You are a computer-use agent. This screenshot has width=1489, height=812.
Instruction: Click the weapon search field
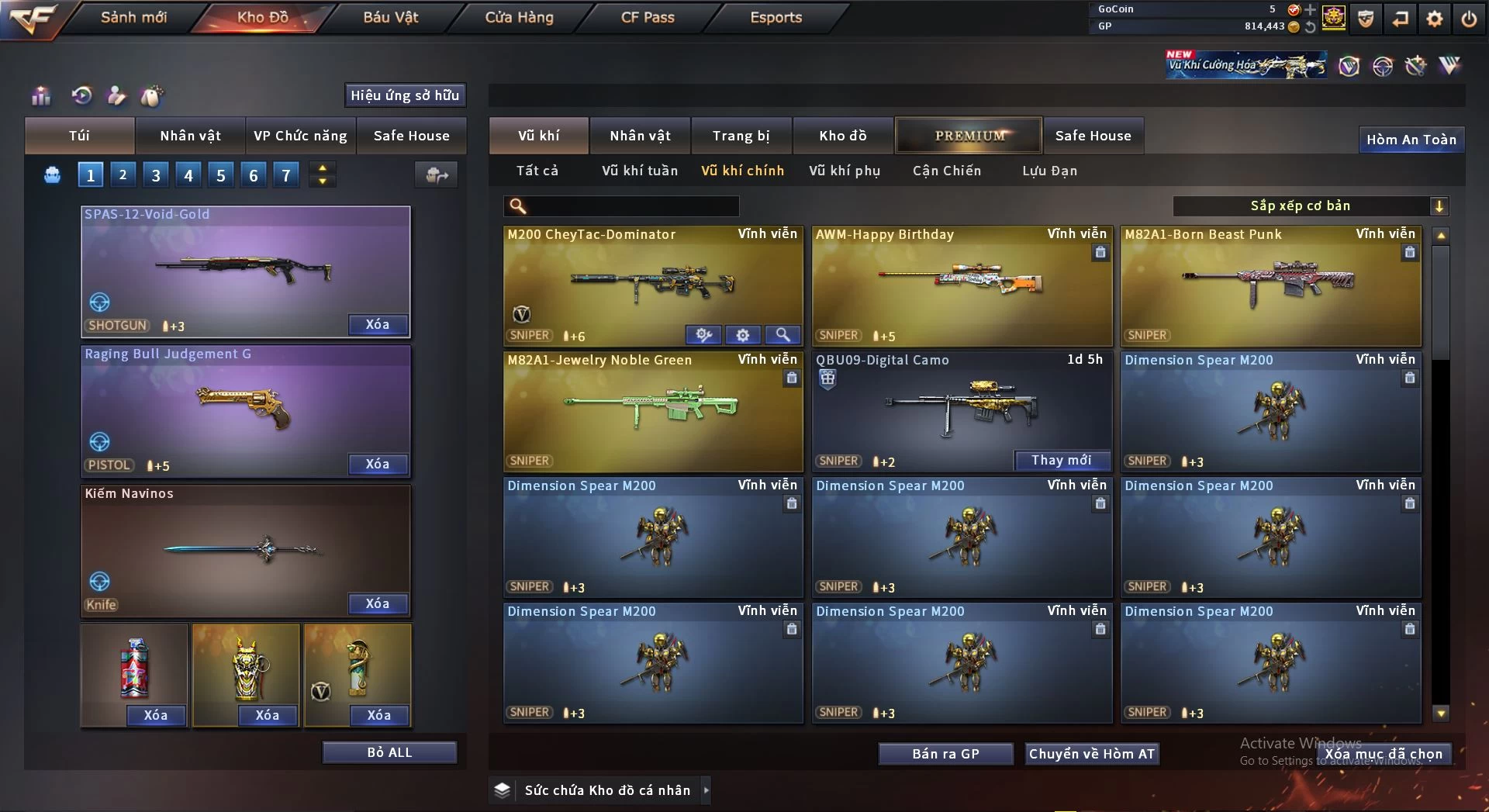(x=632, y=206)
